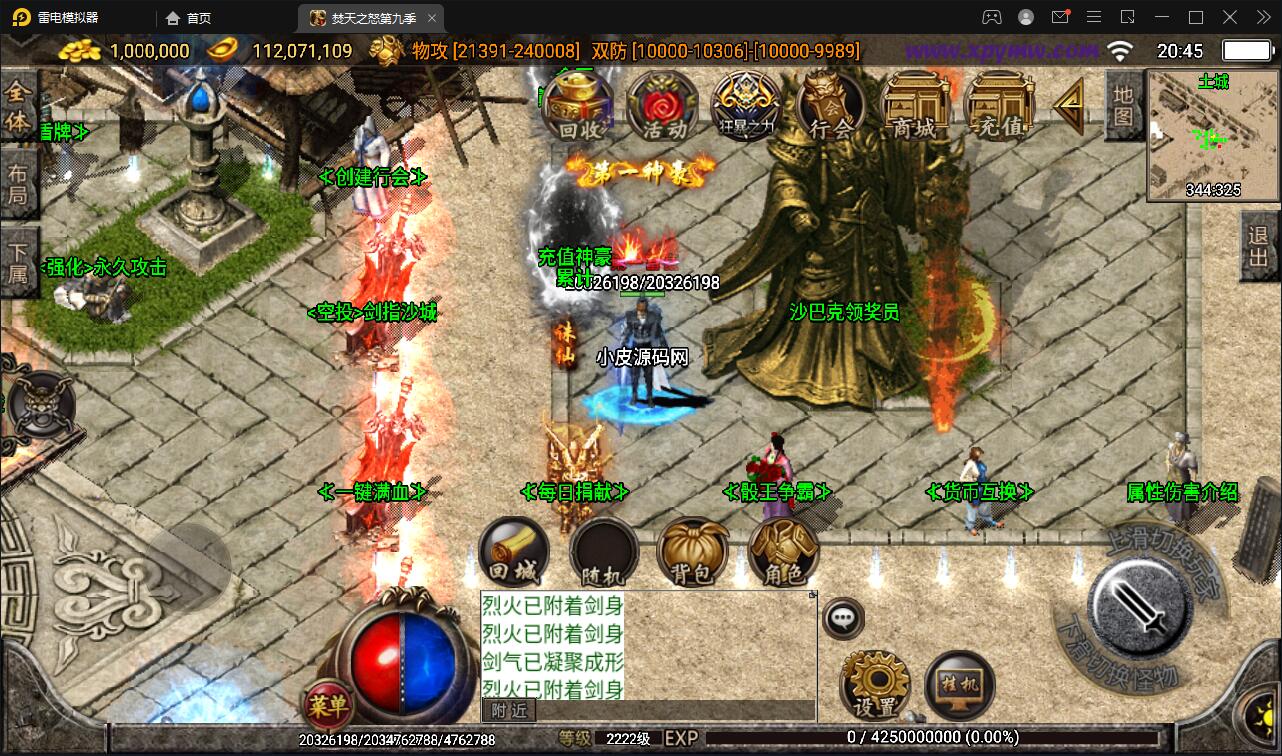Select the 布局 layout tab
1282x756 pixels.
18,183
